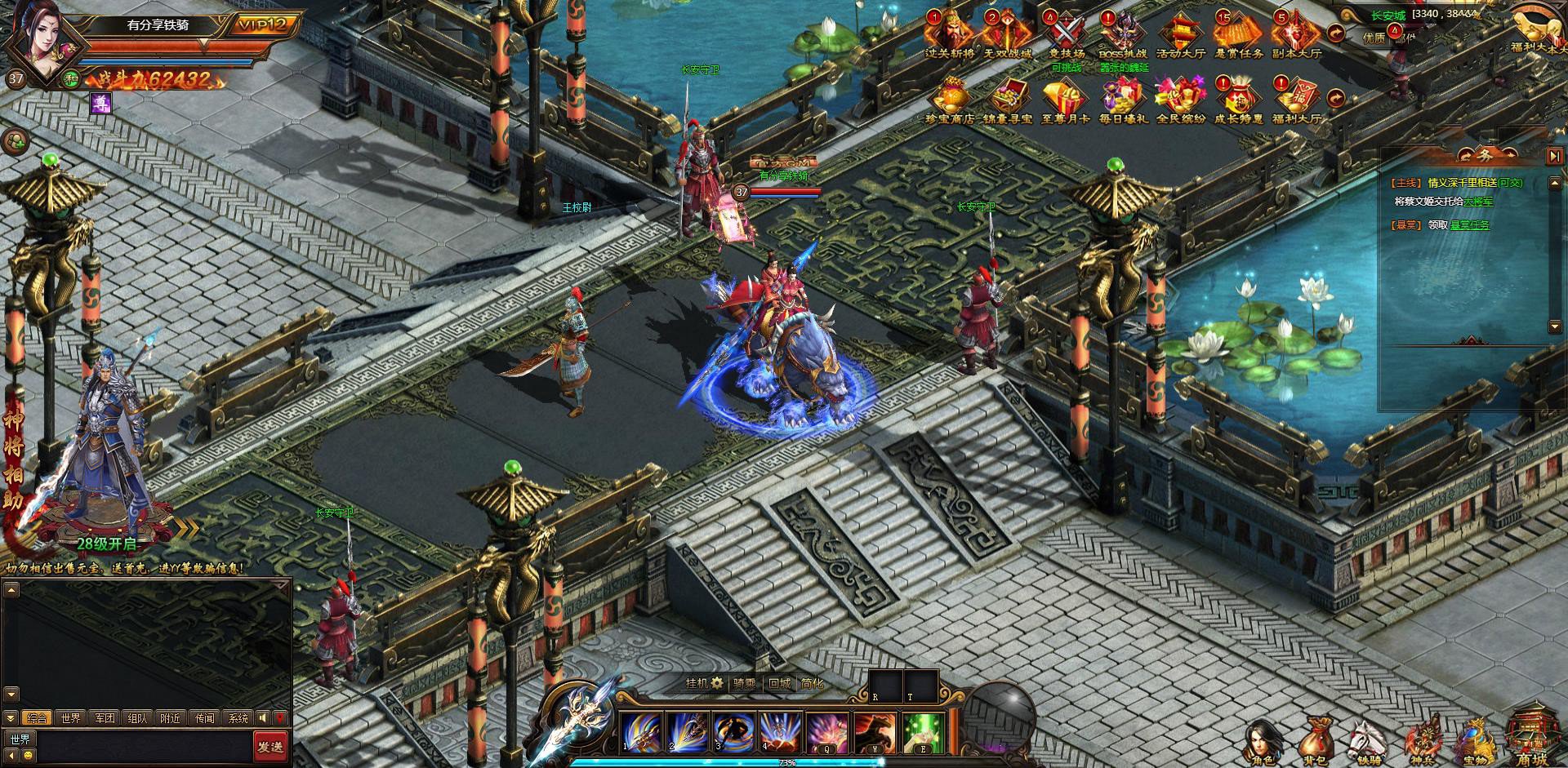Open the 铁骑 mount panel
Image resolution: width=1568 pixels, height=768 pixels.
tap(1367, 743)
